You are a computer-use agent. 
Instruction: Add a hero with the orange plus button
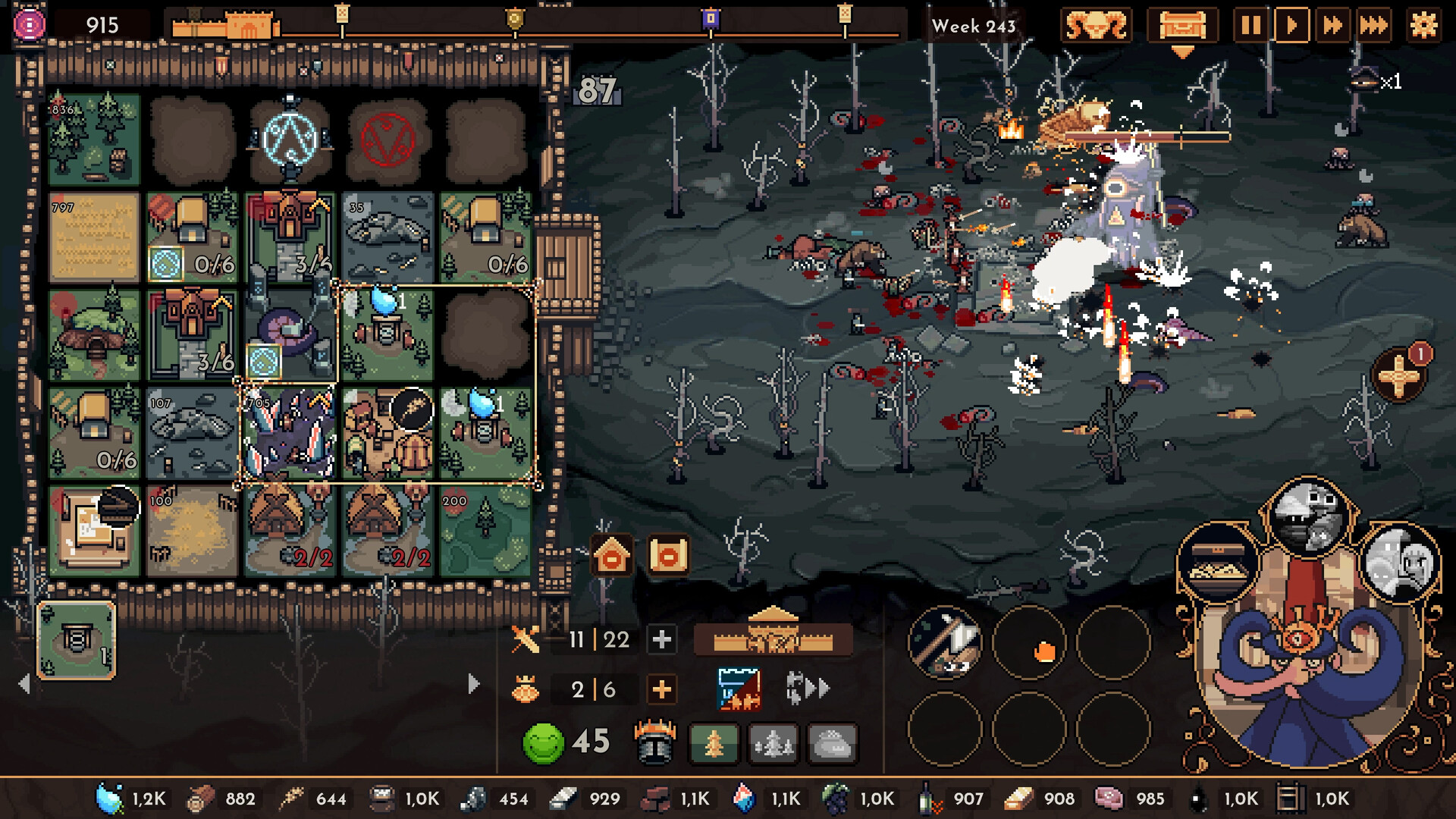[x=661, y=689]
